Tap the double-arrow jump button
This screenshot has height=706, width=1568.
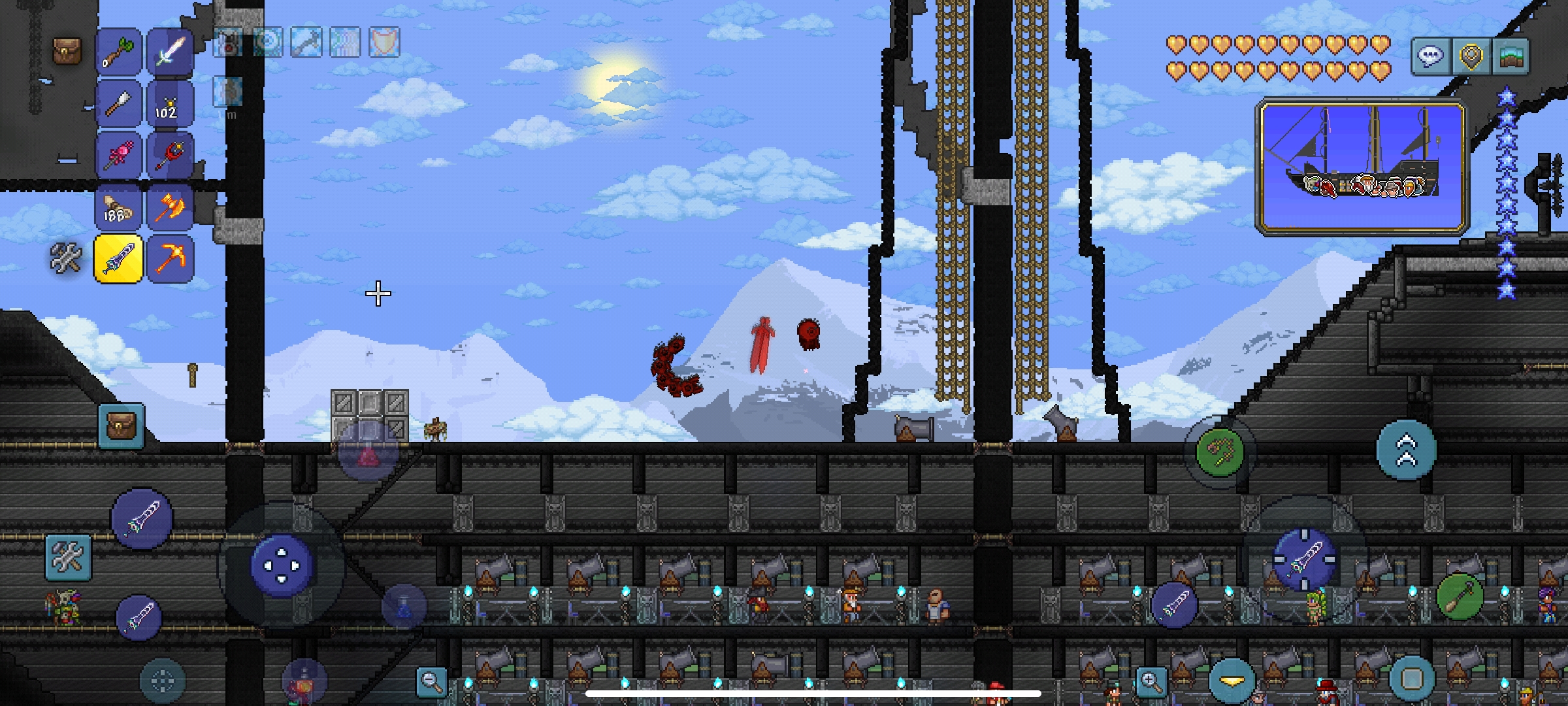[1406, 451]
